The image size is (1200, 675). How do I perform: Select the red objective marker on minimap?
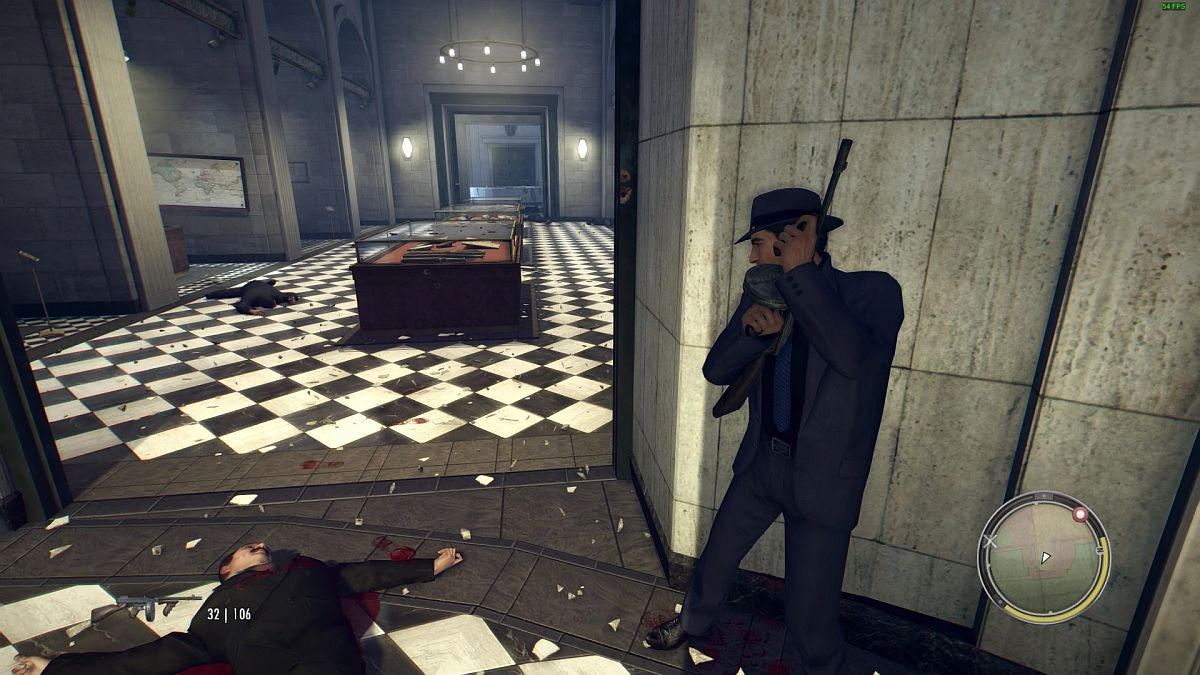tap(1079, 514)
